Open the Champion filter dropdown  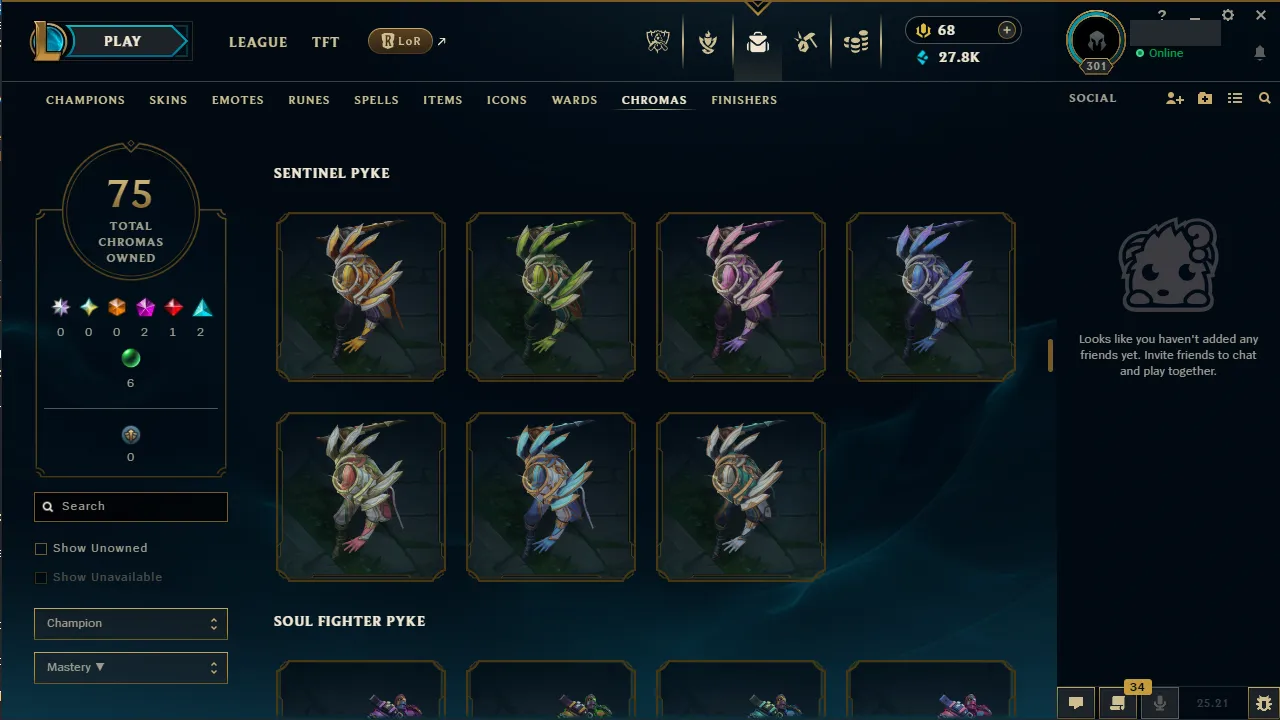(x=130, y=623)
